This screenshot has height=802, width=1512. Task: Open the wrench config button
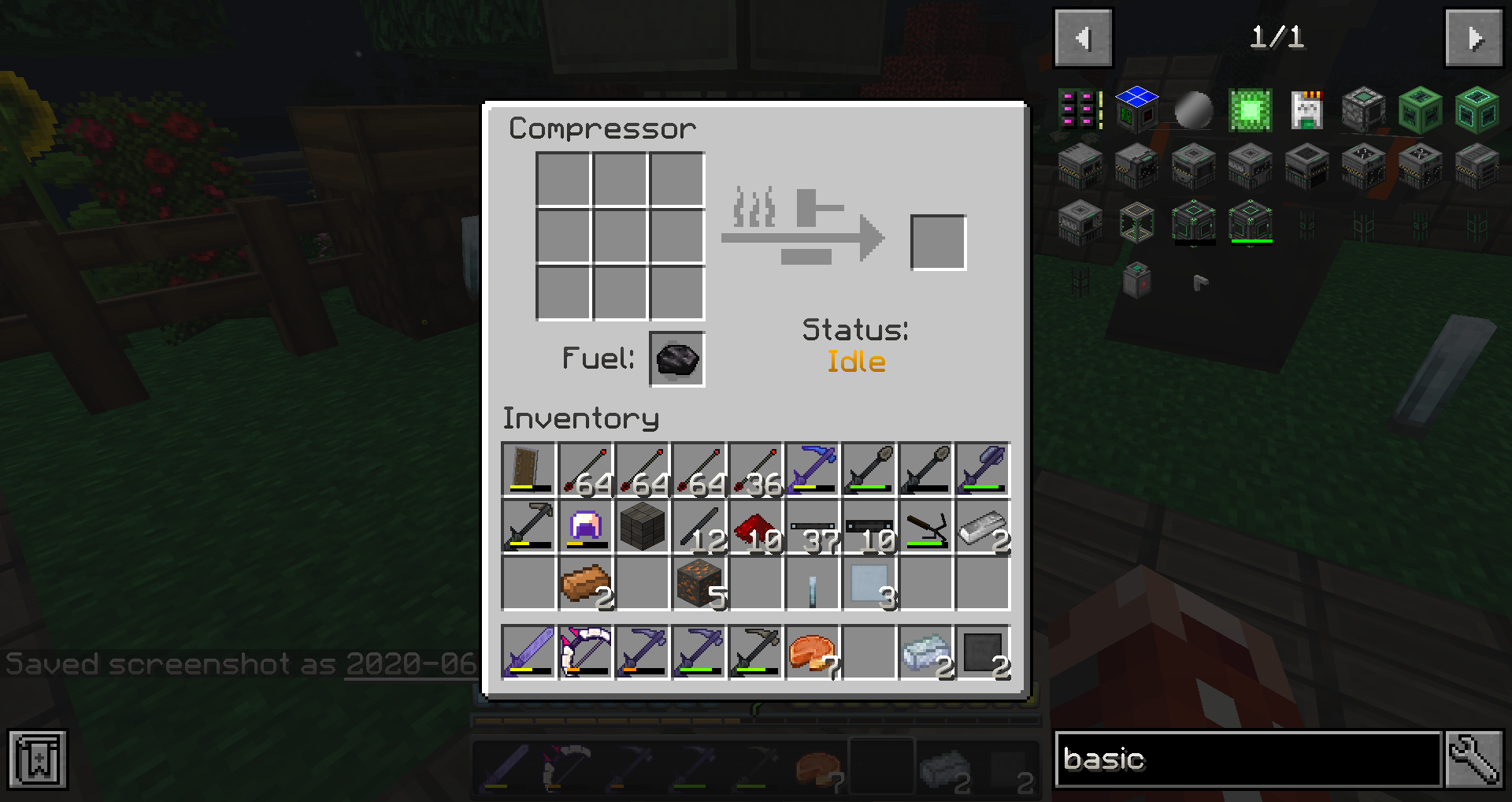click(x=1474, y=759)
